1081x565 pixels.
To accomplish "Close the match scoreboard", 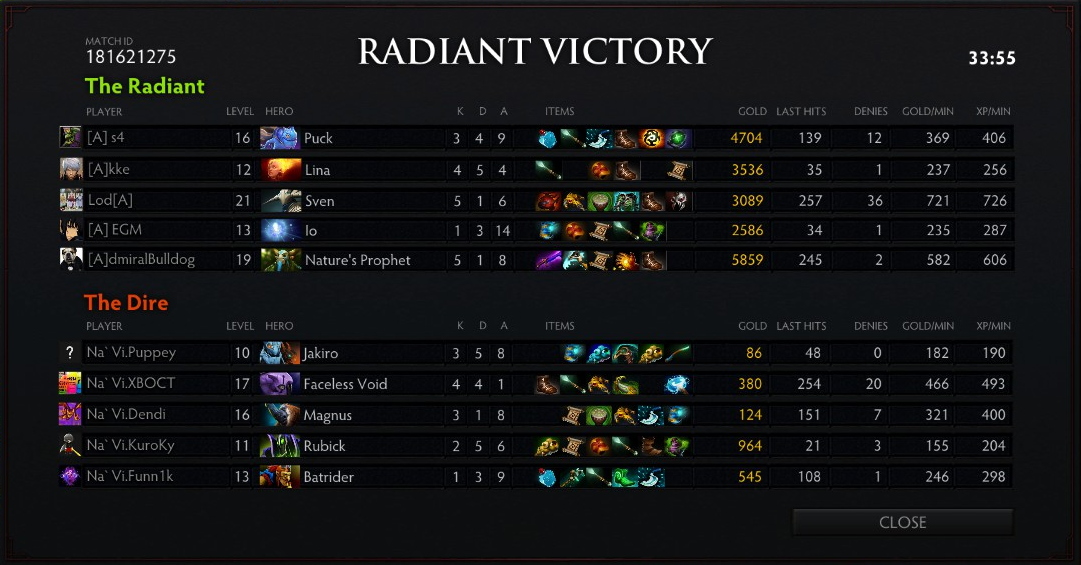I will pyautogui.click(x=902, y=522).
